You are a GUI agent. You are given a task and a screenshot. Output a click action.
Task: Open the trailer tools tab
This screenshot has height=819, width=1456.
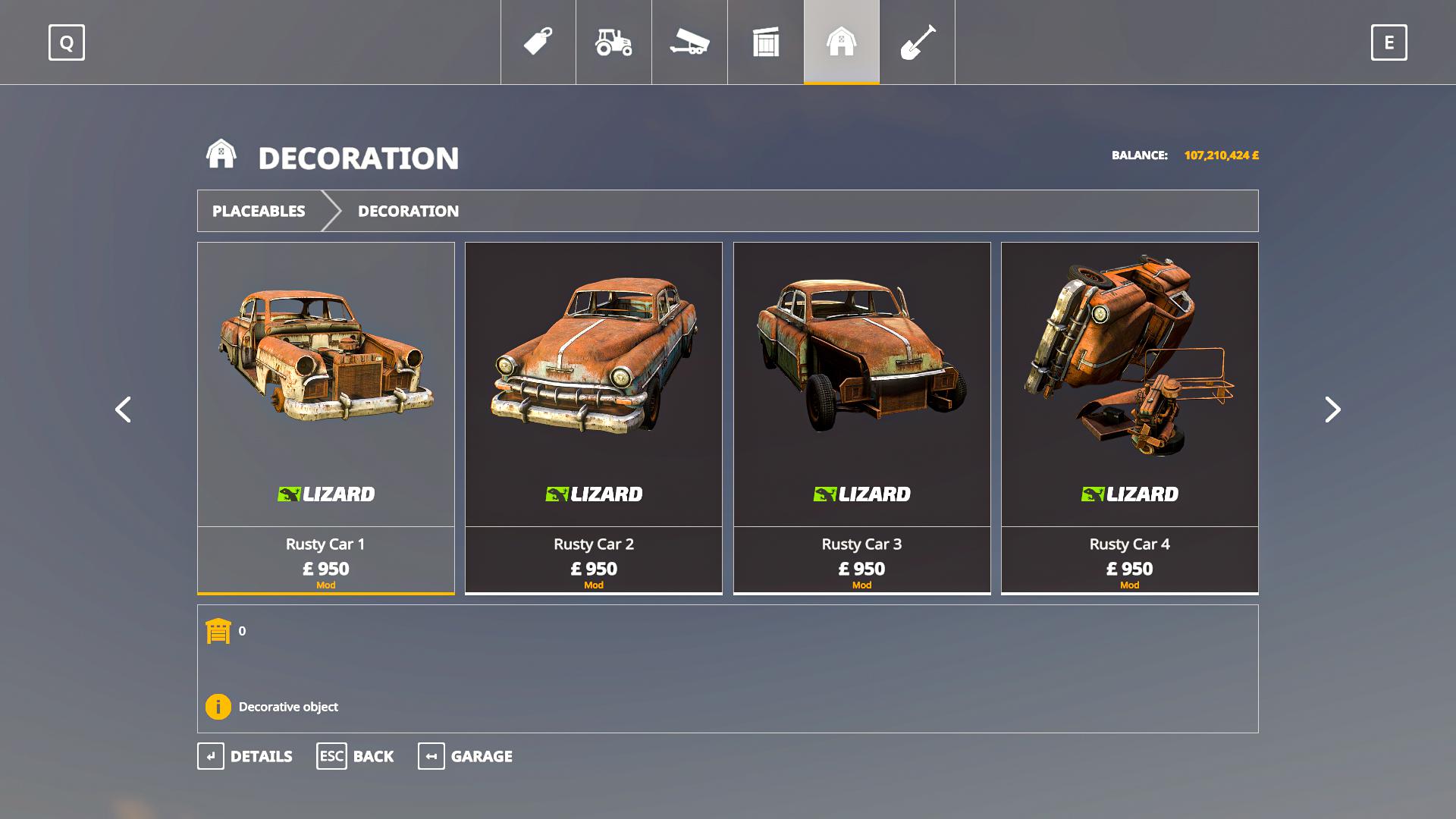(x=689, y=42)
